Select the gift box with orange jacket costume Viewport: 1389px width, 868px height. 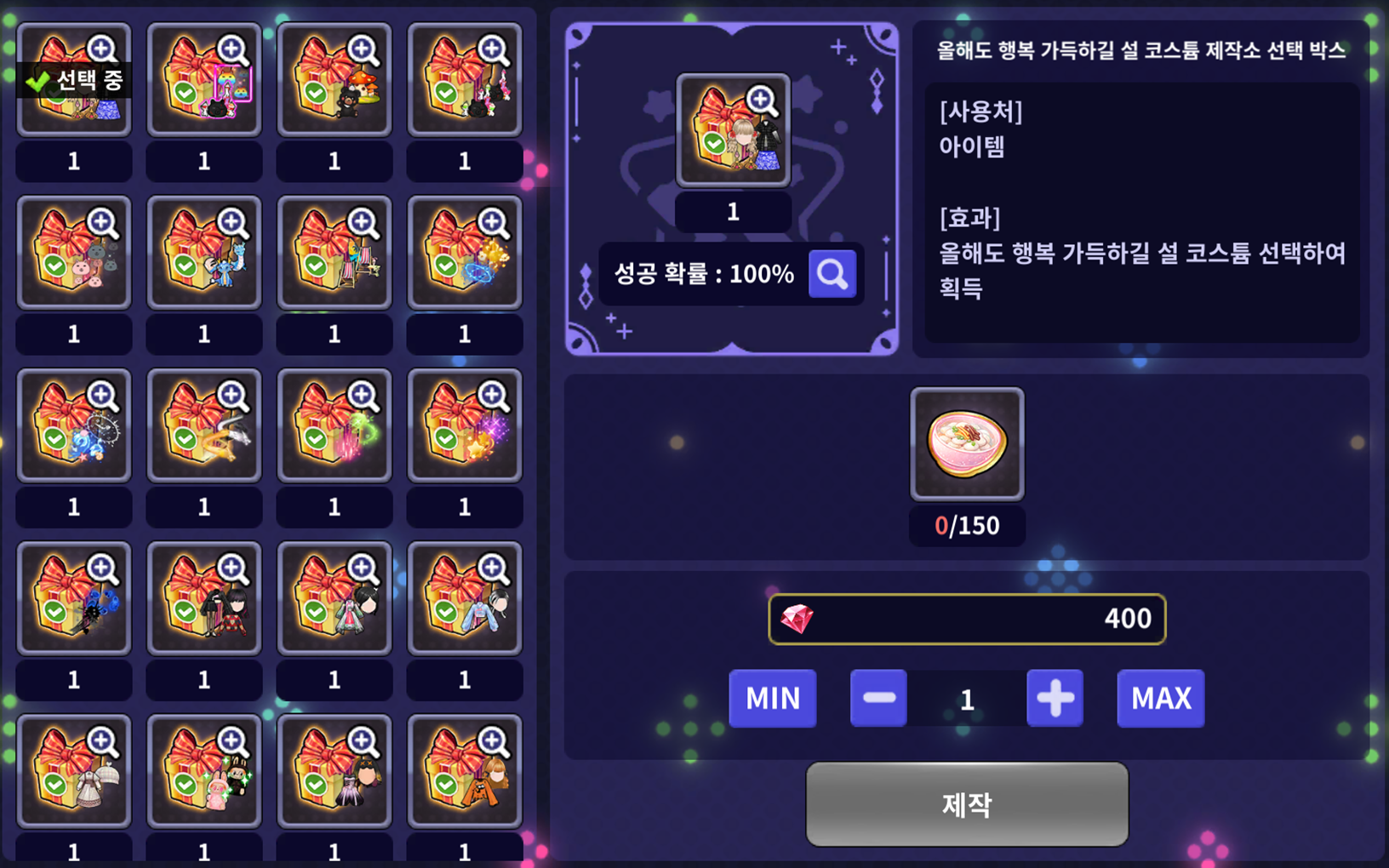pos(465,771)
